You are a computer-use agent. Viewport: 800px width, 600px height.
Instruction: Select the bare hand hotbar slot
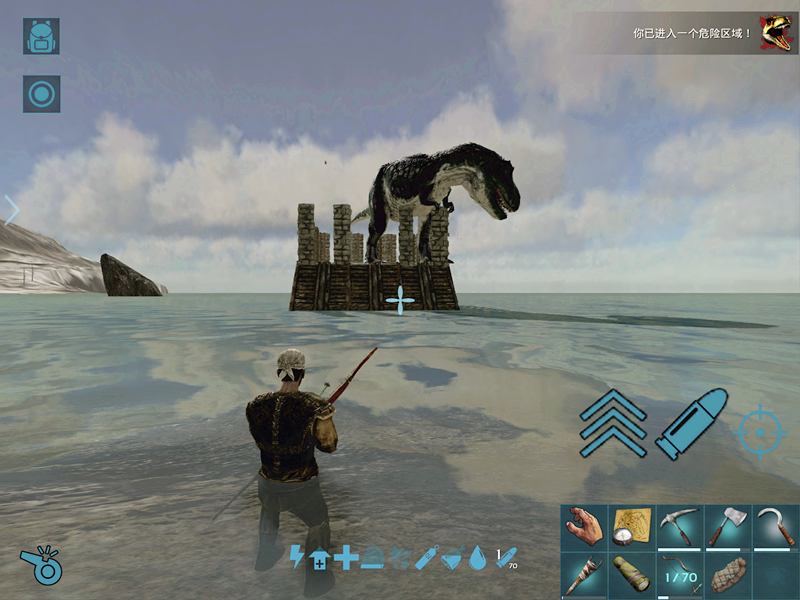[583, 527]
